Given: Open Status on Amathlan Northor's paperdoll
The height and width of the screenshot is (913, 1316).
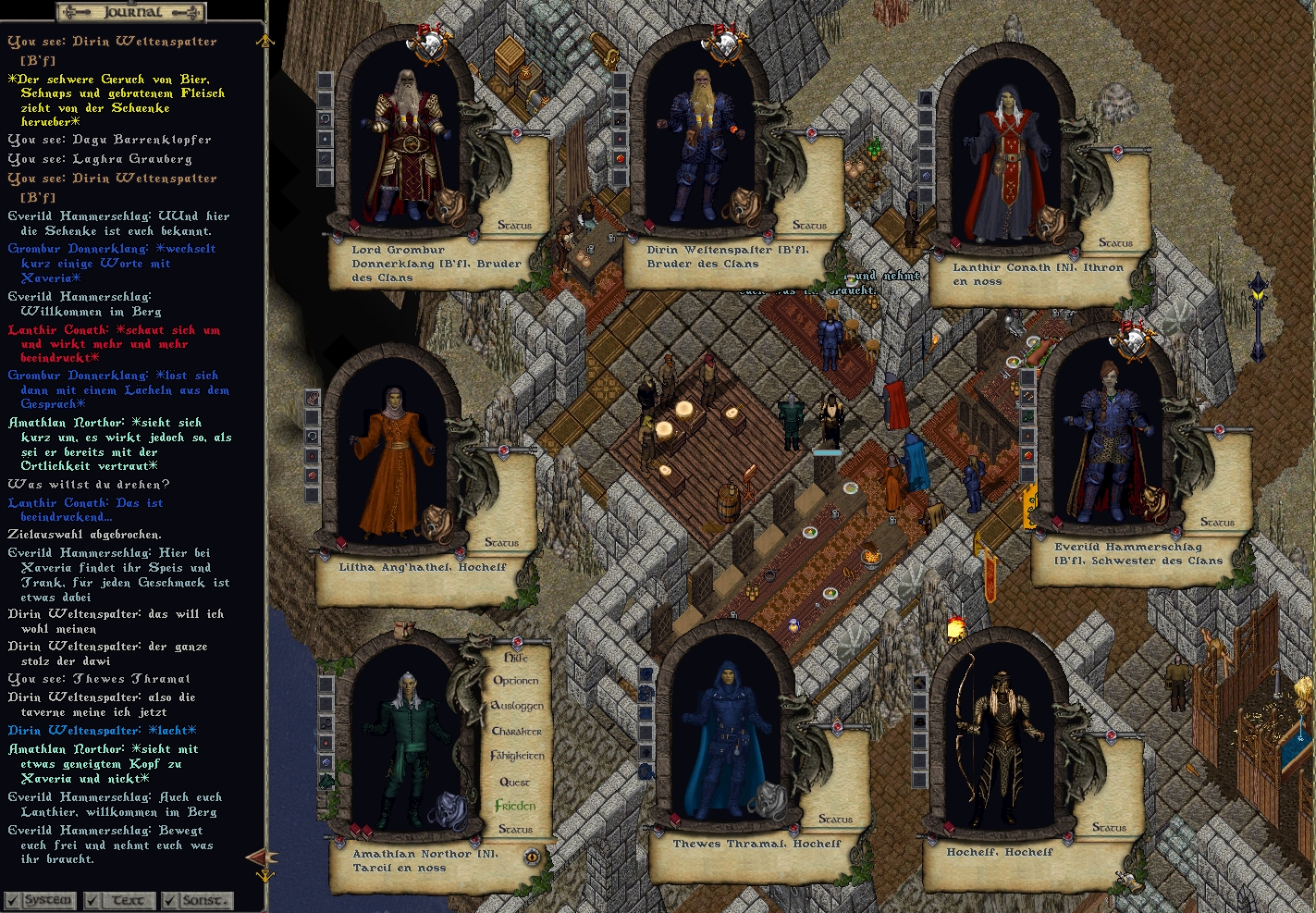Looking at the screenshot, I should [516, 829].
